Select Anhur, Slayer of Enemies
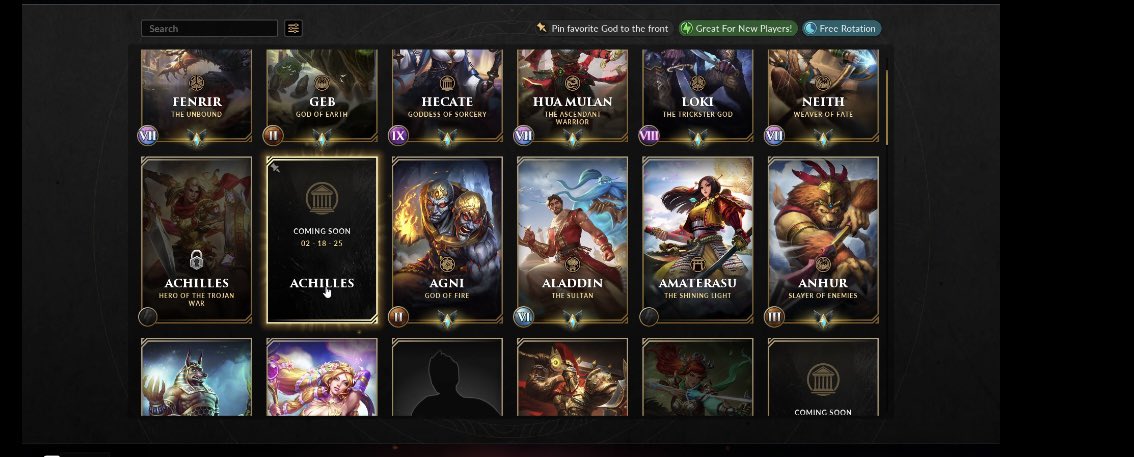The image size is (1134, 457). 823,240
